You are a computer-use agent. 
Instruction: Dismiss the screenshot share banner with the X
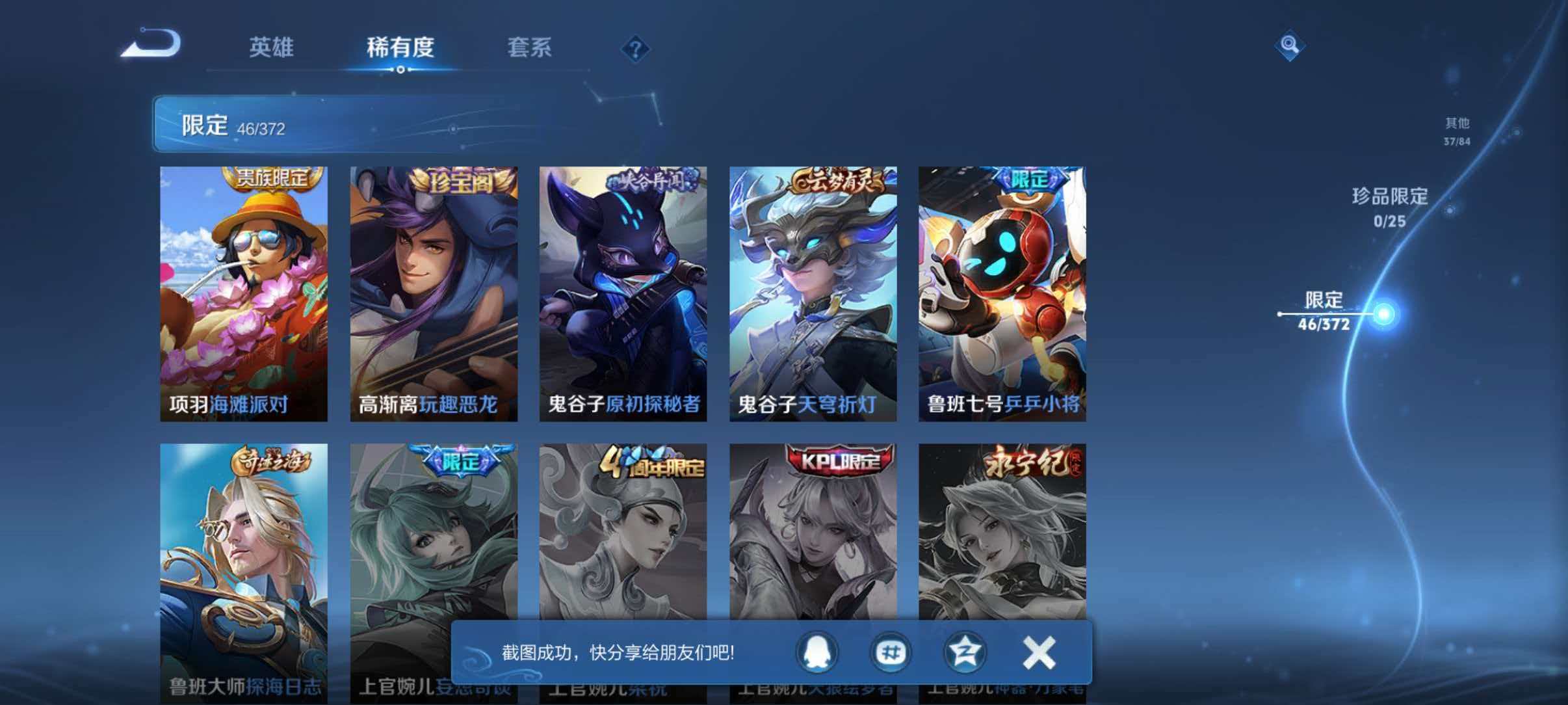(1040, 654)
